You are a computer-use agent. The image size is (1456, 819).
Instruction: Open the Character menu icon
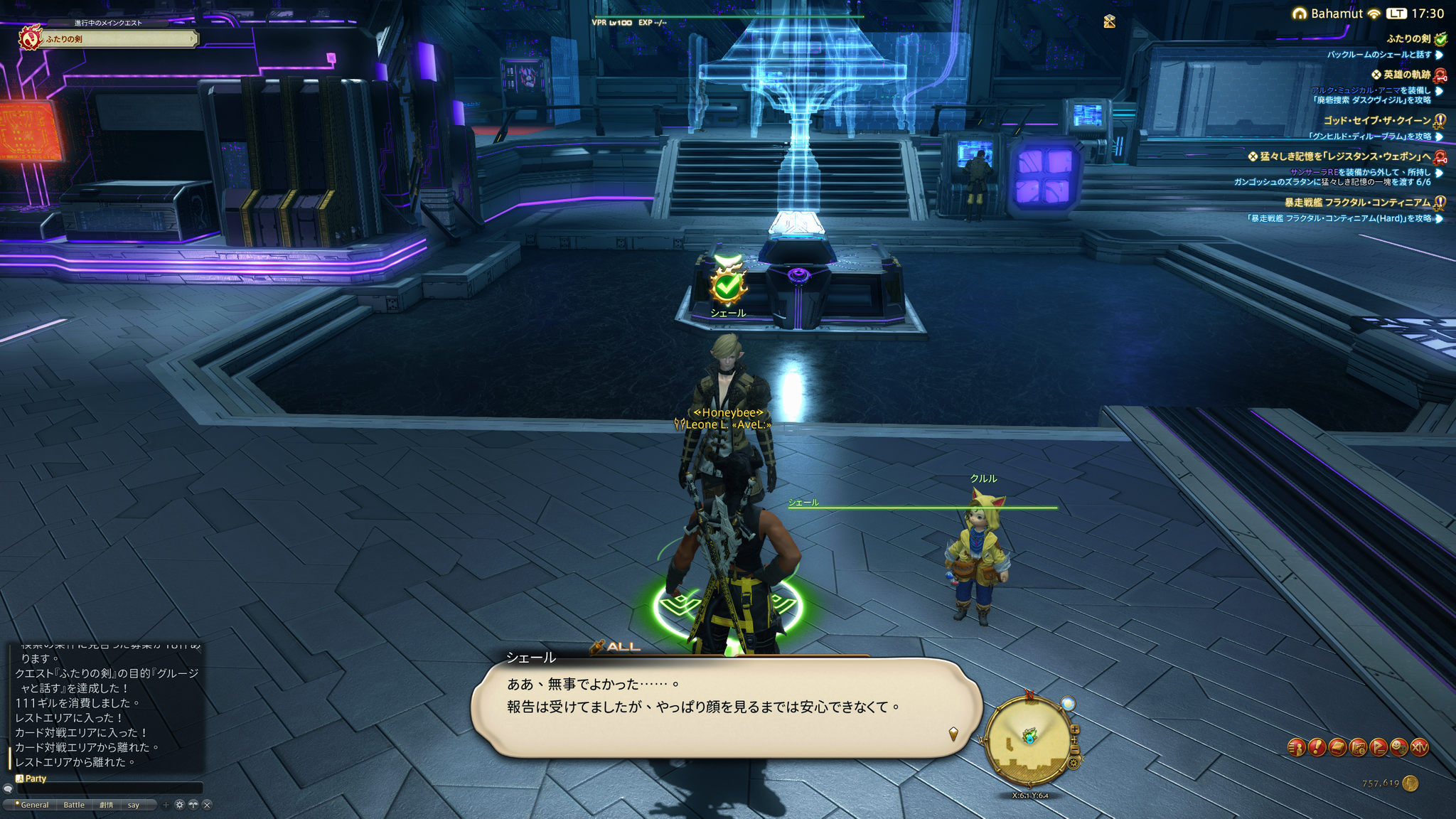tap(1296, 747)
